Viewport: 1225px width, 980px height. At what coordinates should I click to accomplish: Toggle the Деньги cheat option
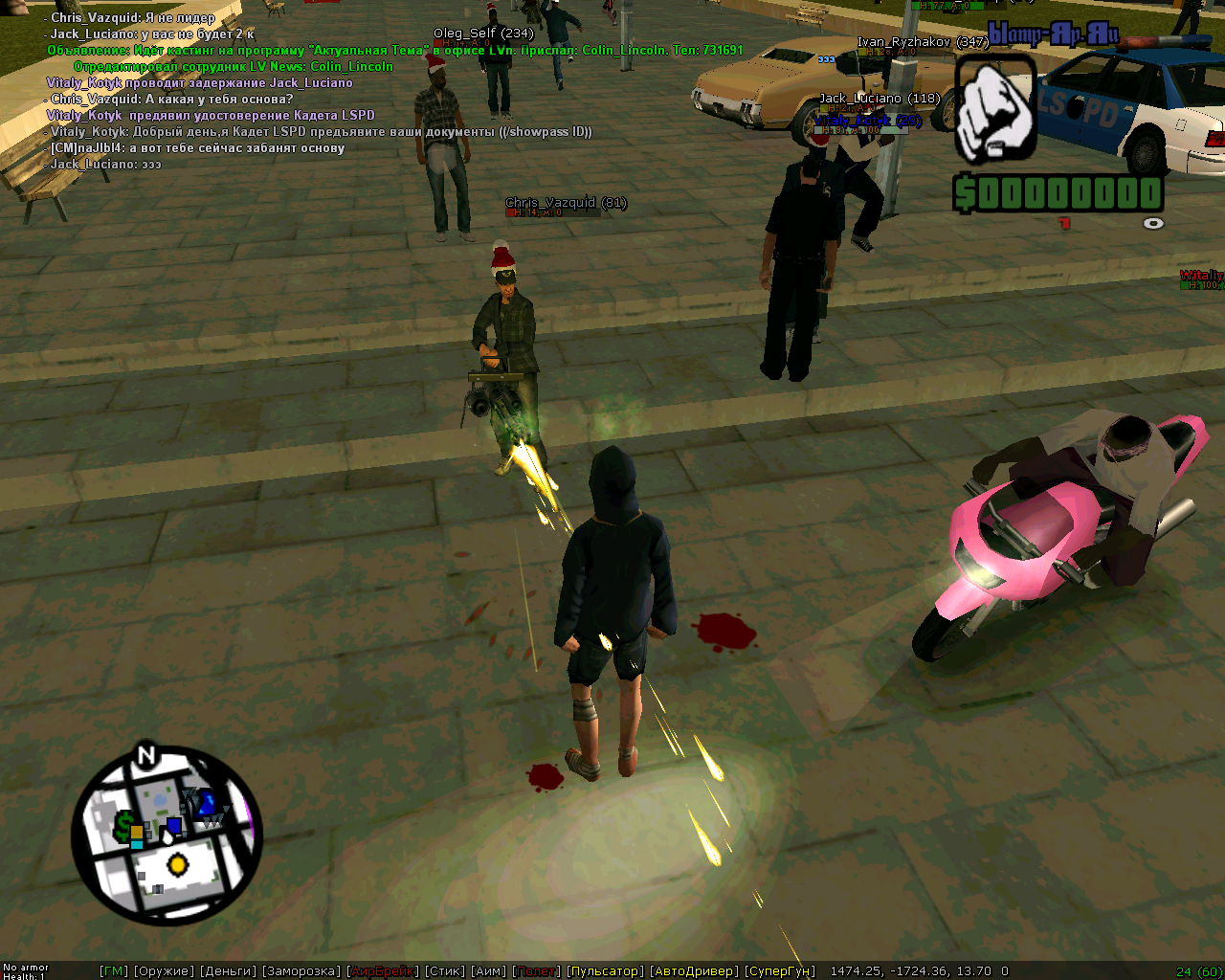point(228,971)
